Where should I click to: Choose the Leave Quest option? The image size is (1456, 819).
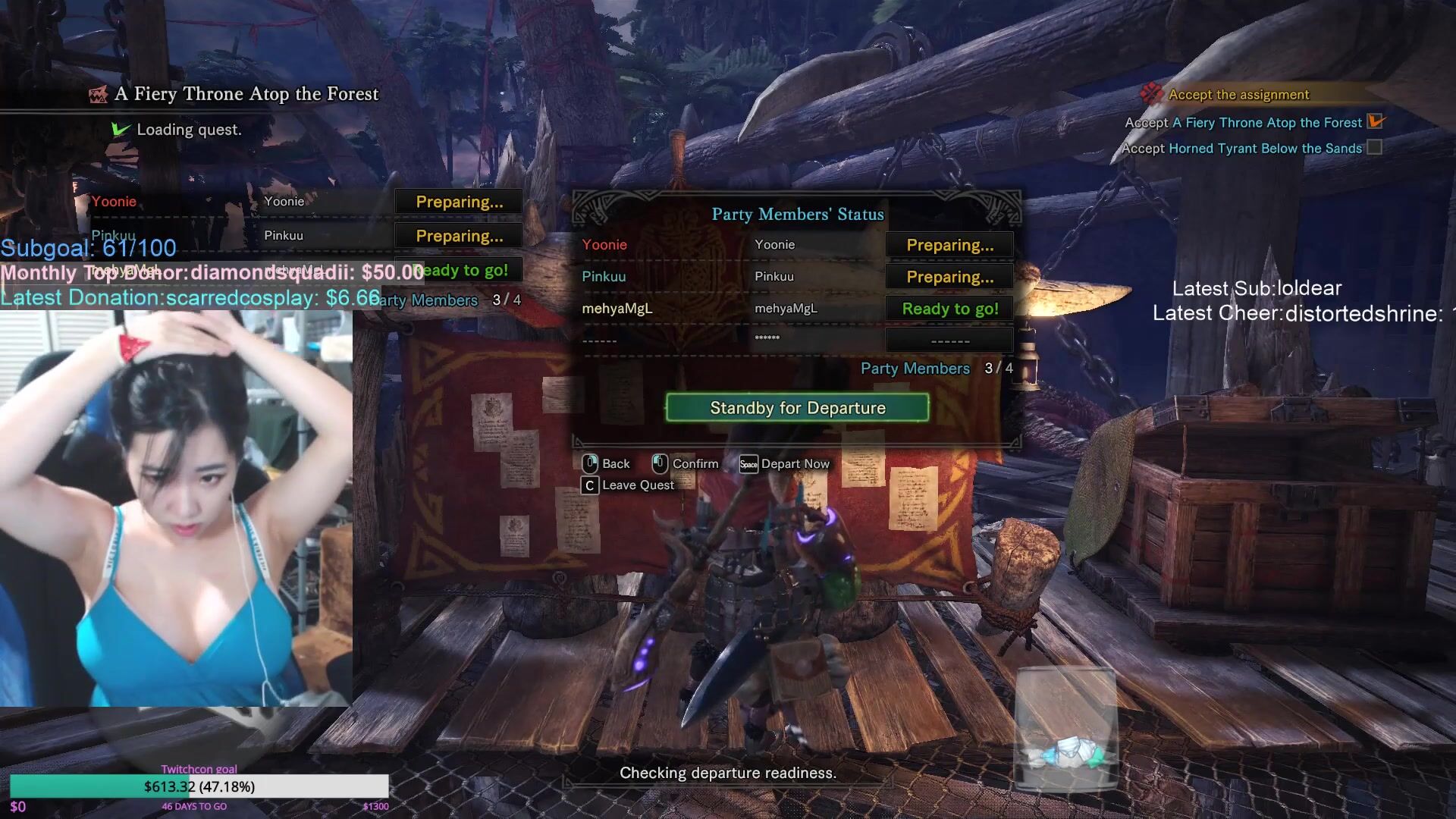point(629,485)
